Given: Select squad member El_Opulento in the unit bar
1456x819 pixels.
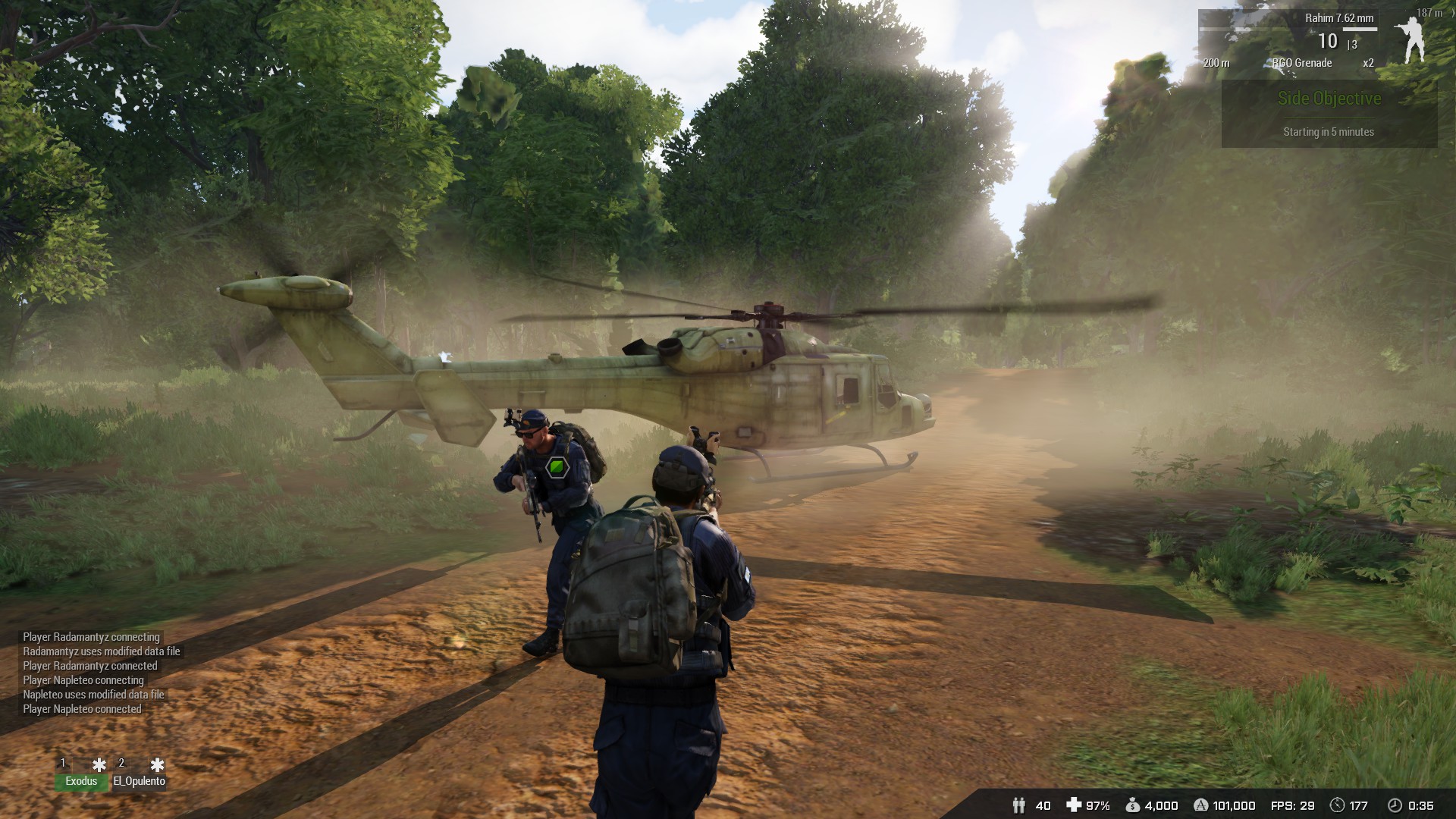Looking at the screenshot, I should click(x=139, y=781).
